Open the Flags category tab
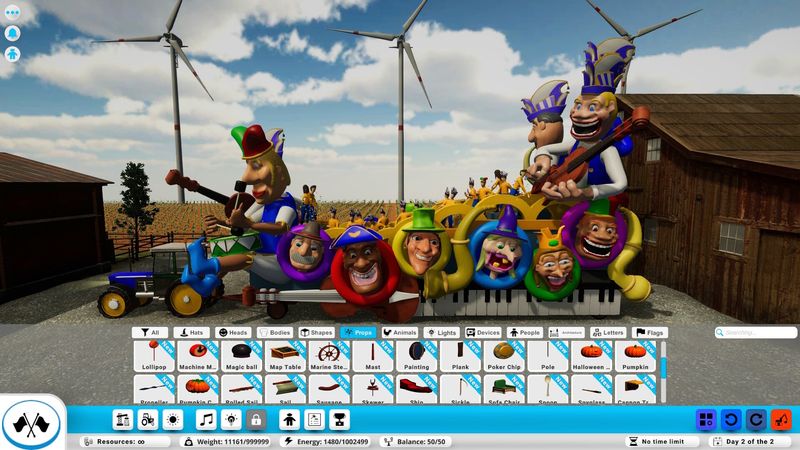This screenshot has height=450, width=800. pyautogui.click(x=650, y=332)
